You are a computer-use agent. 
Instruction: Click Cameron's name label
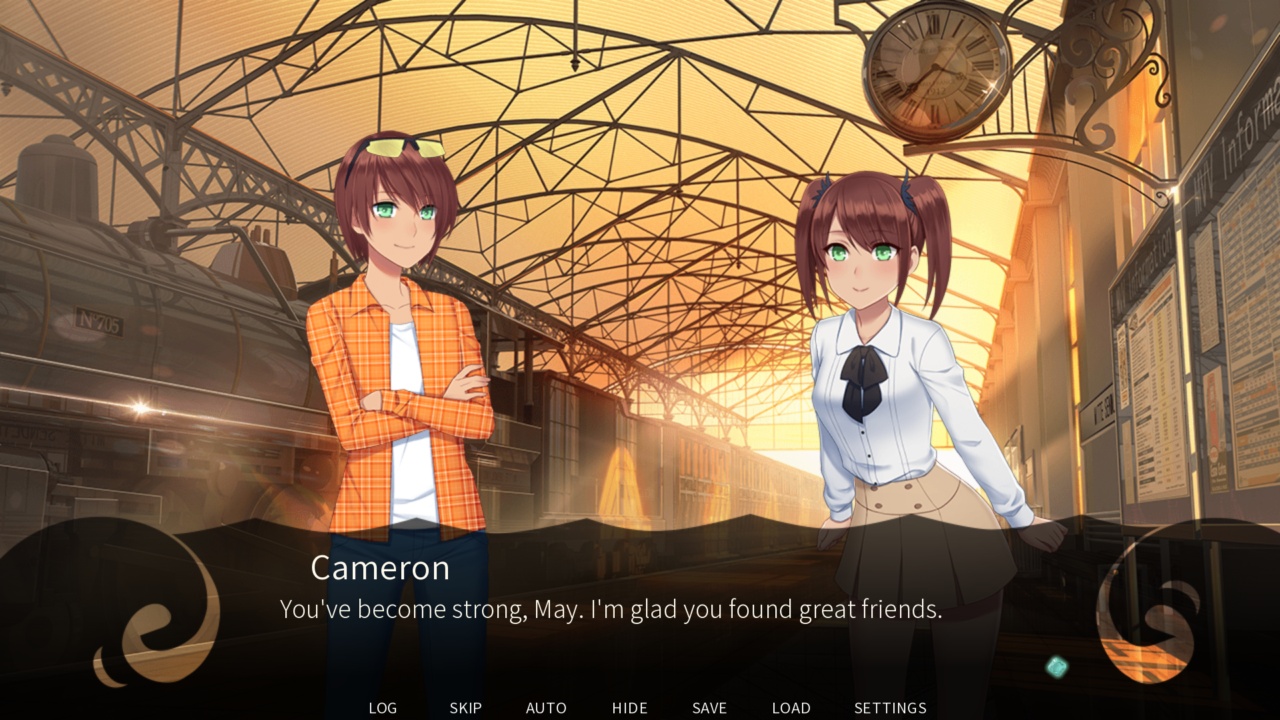point(379,568)
